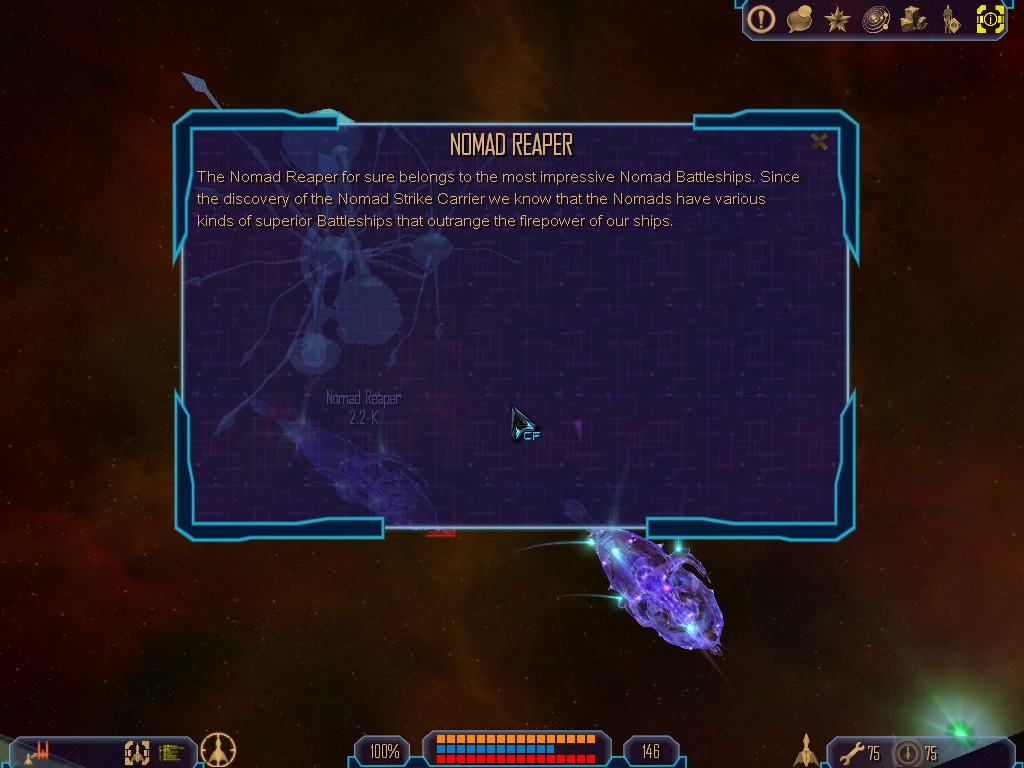The image size is (1024, 768).
Task: Open the yellow contact list icon
Action: pyautogui.click(x=172, y=751)
